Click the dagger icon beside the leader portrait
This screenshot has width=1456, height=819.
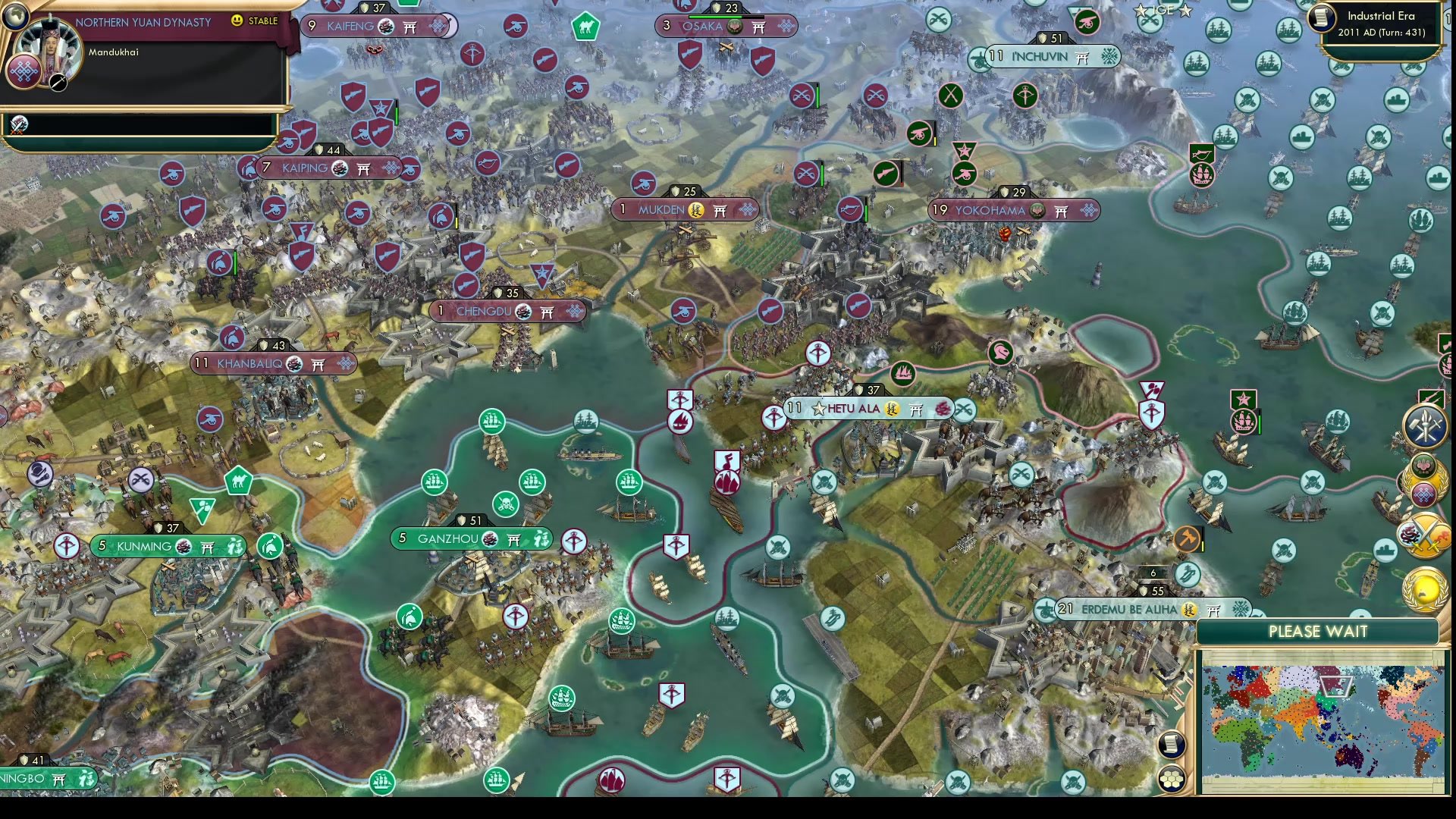56,83
